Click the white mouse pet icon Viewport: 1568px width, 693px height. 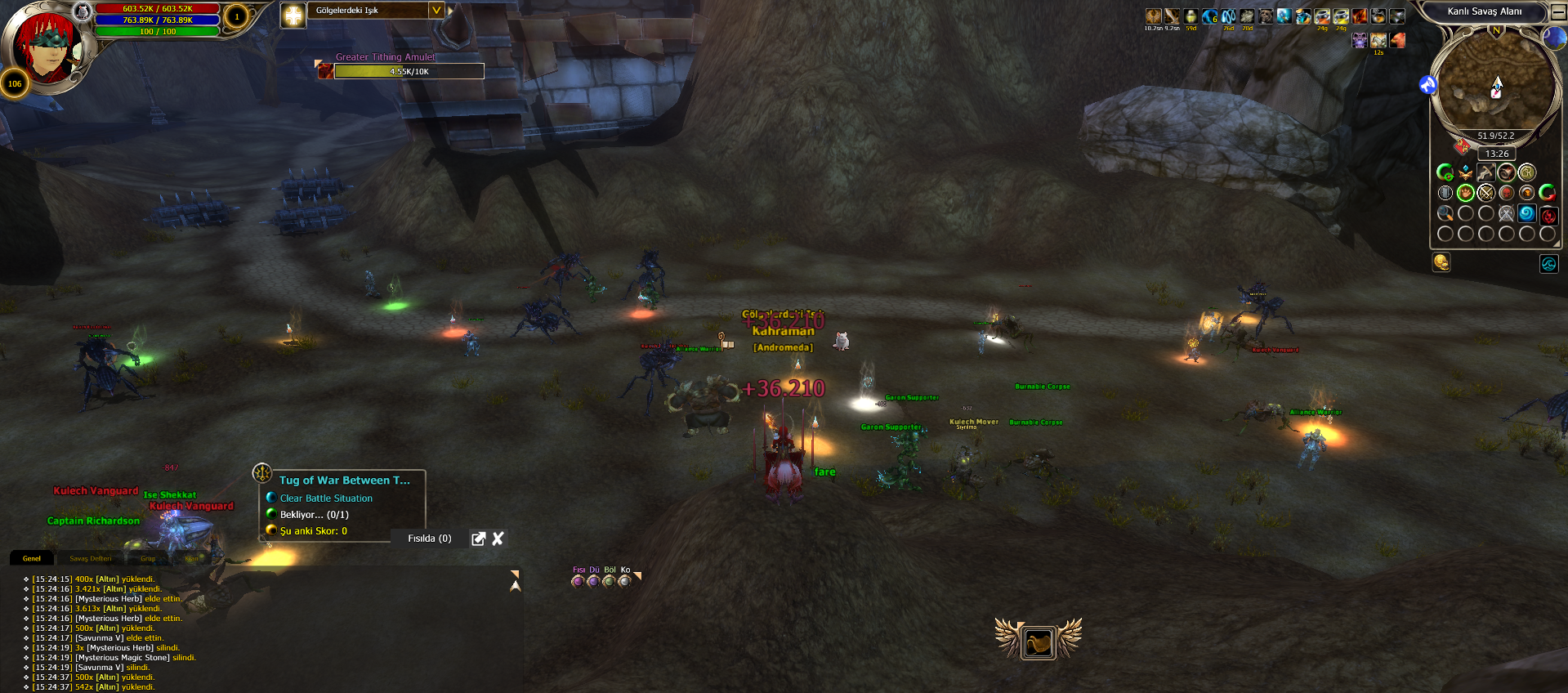click(x=842, y=341)
